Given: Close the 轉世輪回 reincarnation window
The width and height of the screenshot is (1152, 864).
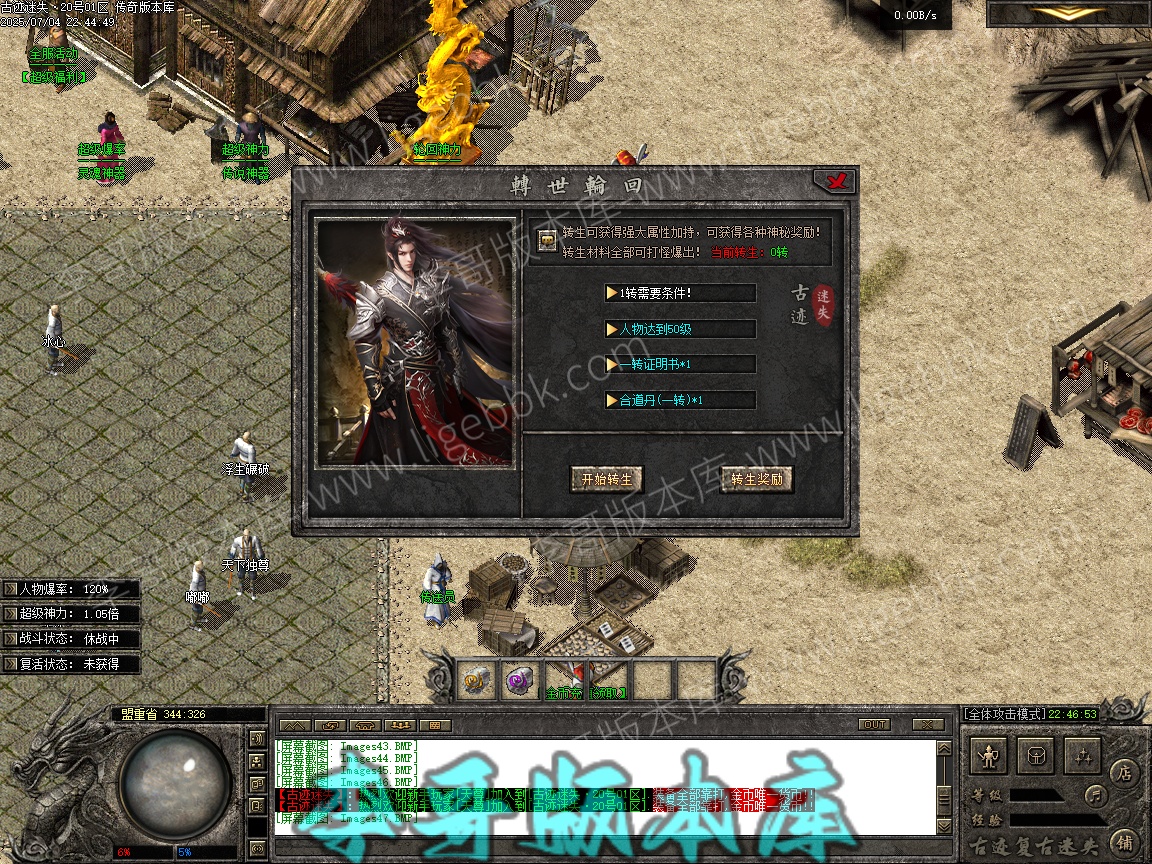Looking at the screenshot, I should (x=833, y=181).
